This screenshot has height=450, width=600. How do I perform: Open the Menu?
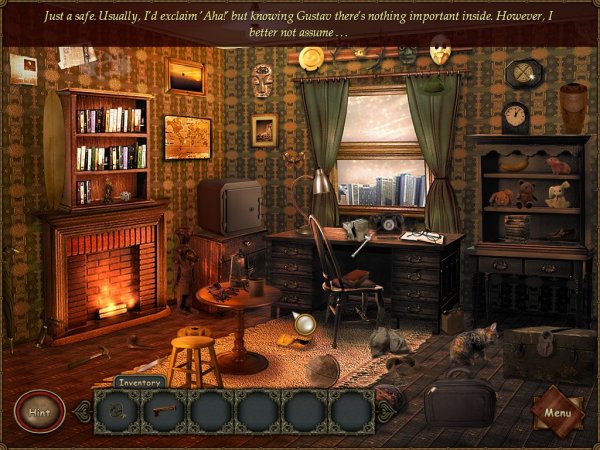pyautogui.click(x=556, y=410)
